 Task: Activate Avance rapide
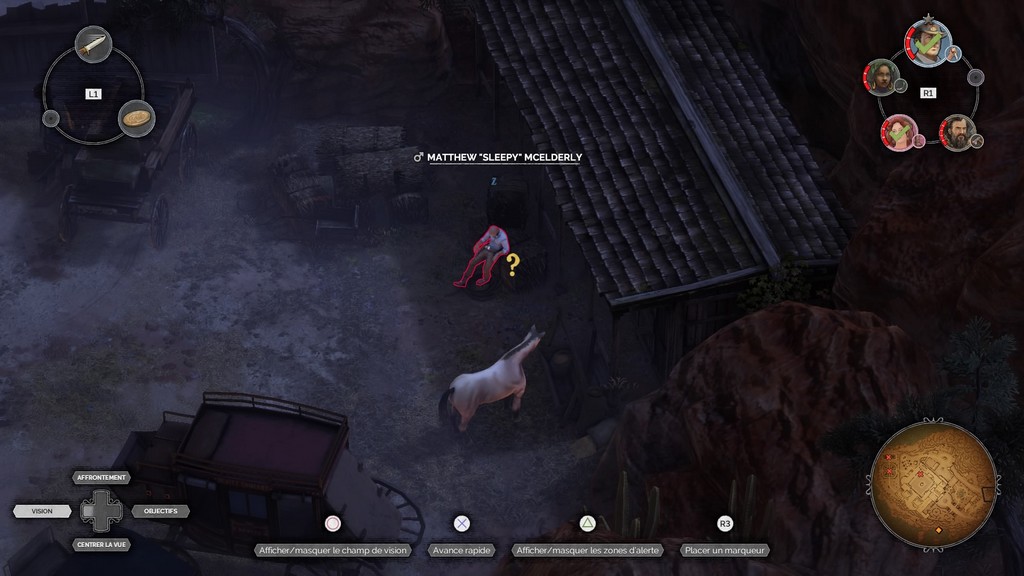tap(461, 550)
